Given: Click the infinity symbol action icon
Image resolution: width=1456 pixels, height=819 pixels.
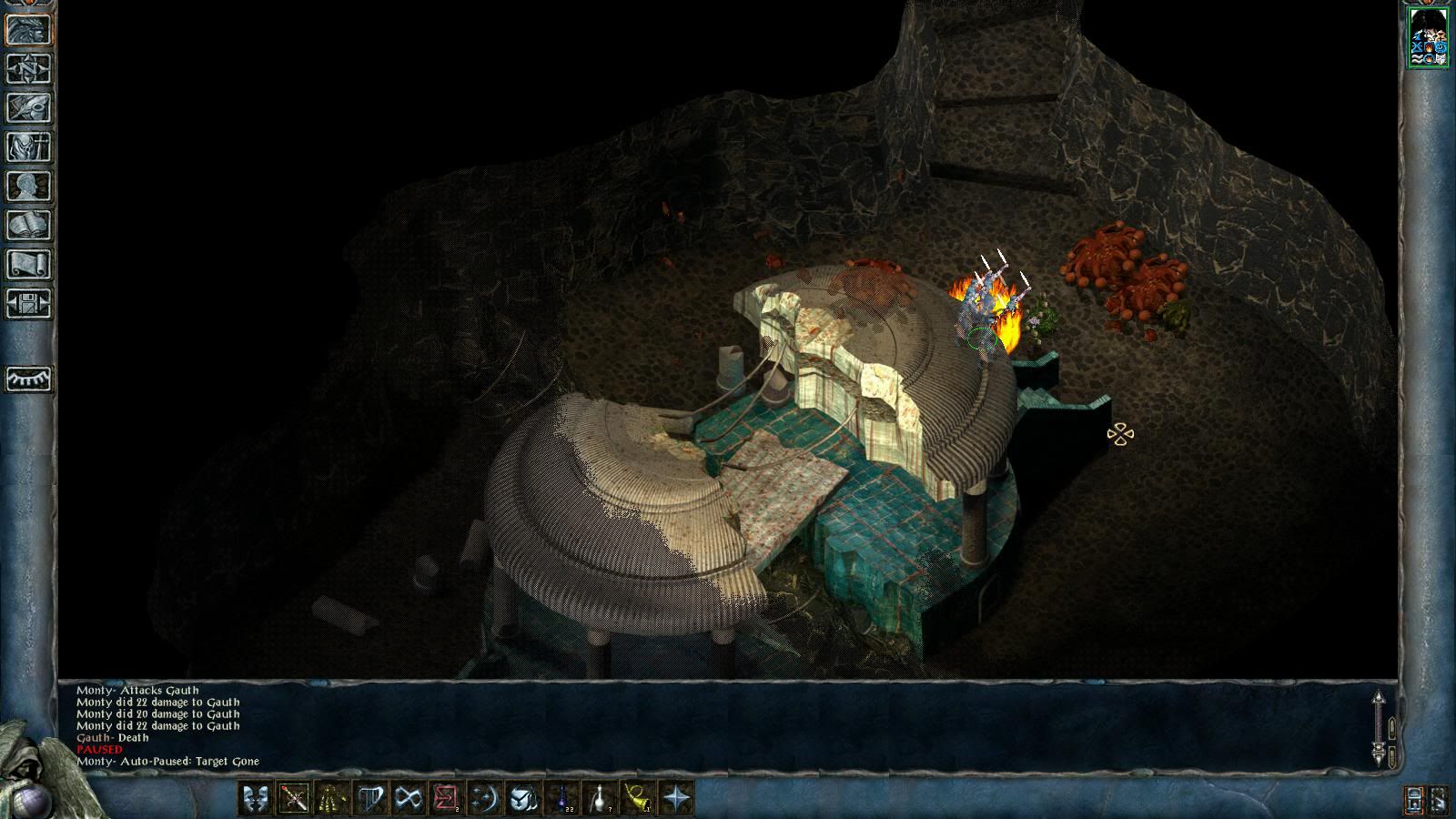Looking at the screenshot, I should coord(409,798).
